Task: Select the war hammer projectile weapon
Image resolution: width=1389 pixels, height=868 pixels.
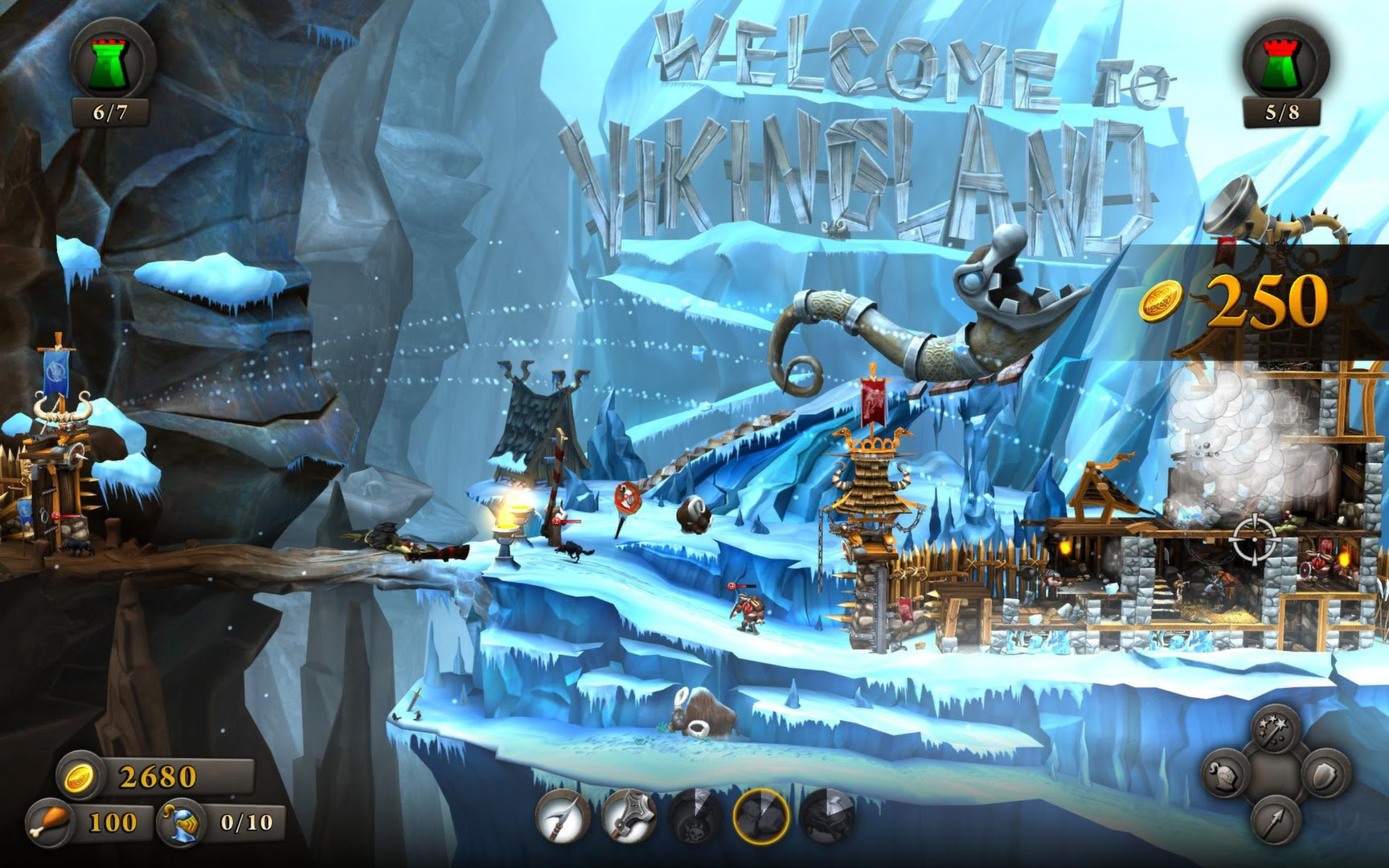Action: click(631, 818)
